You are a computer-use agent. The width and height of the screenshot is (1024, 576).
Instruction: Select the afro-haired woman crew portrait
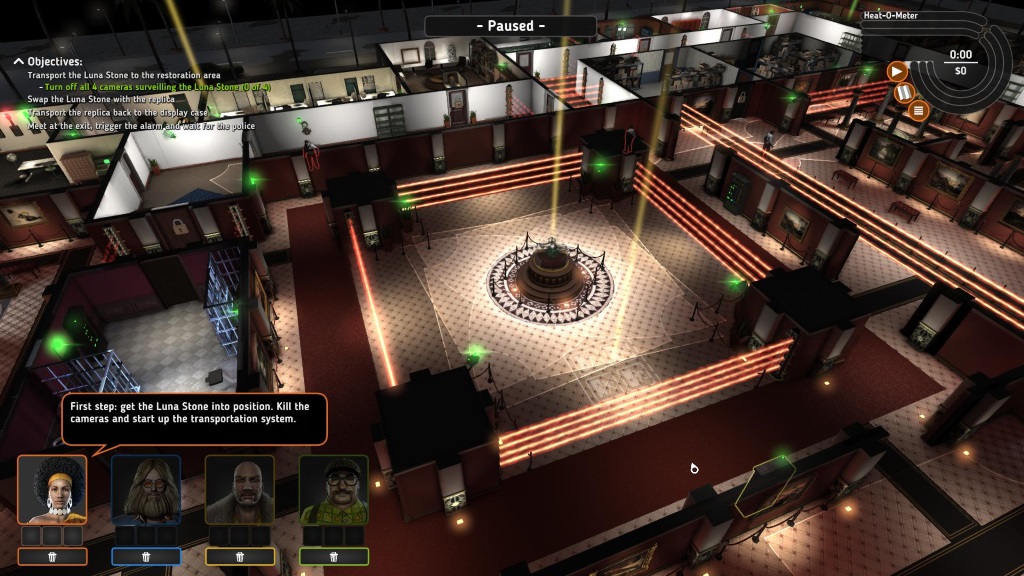click(52, 490)
